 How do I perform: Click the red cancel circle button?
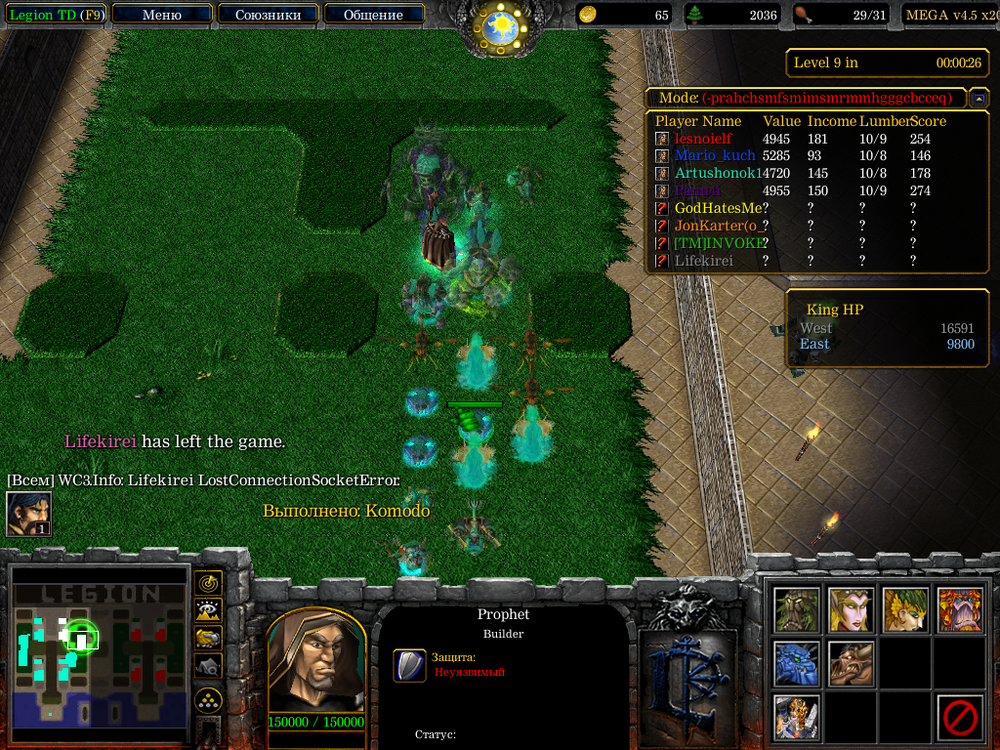(x=959, y=717)
